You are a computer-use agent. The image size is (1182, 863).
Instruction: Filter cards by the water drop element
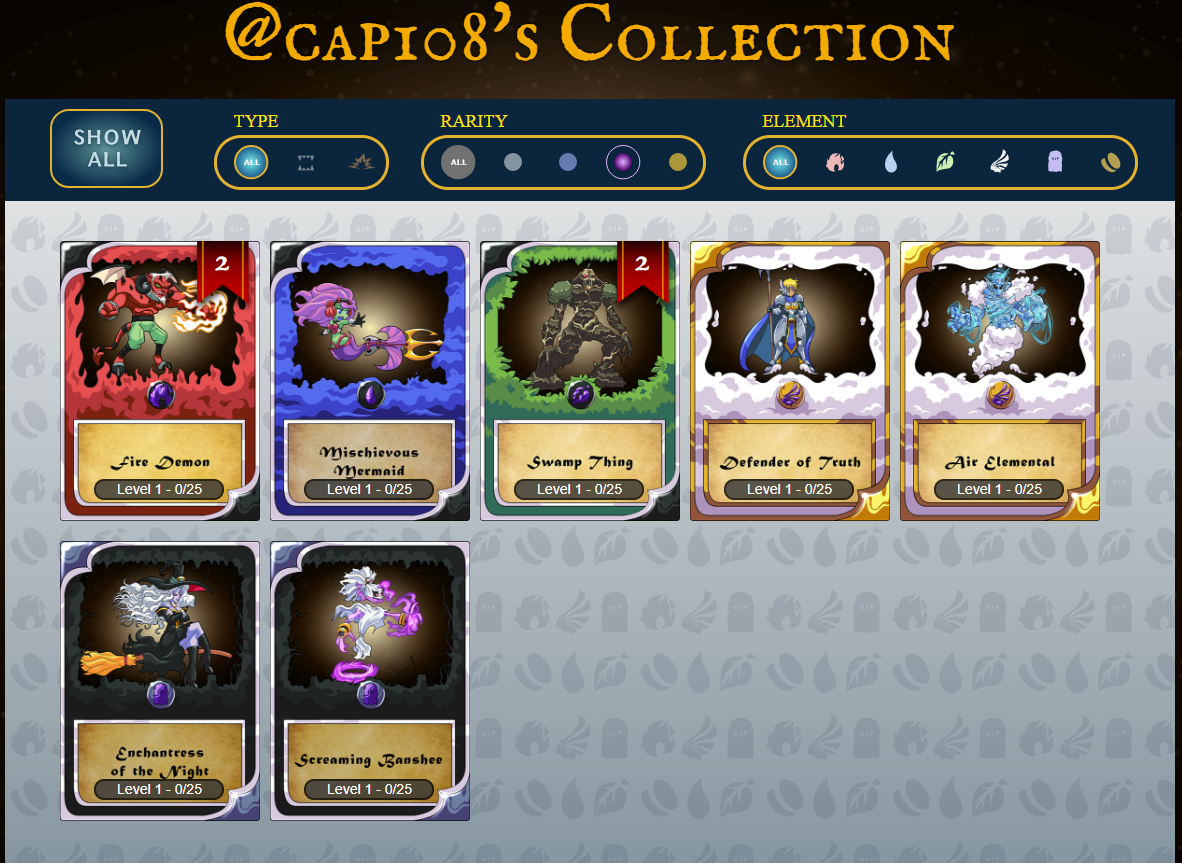click(890, 162)
